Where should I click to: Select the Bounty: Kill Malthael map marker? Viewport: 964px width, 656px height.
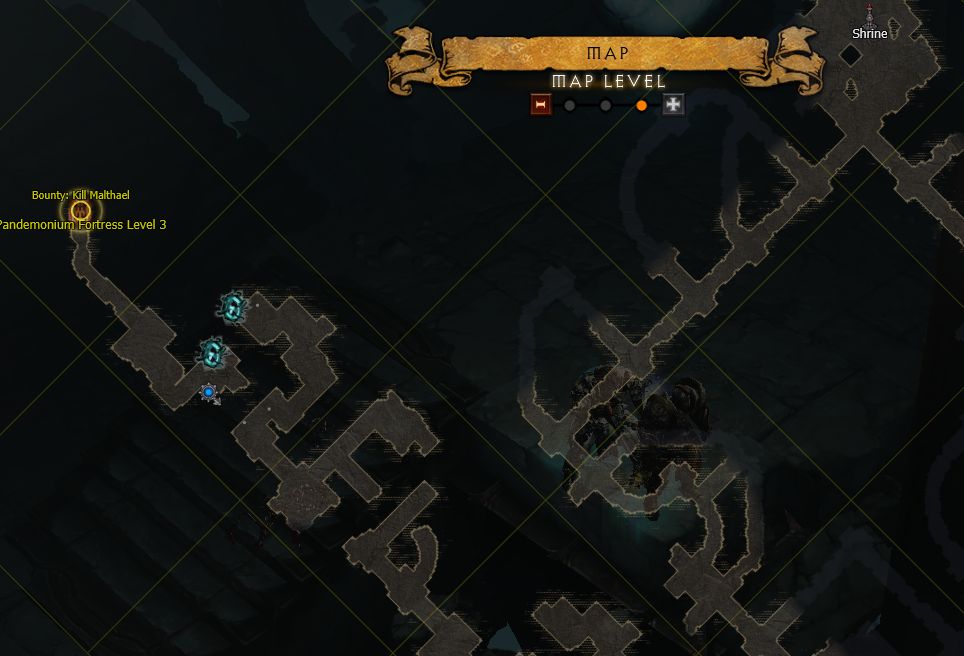click(x=81, y=211)
